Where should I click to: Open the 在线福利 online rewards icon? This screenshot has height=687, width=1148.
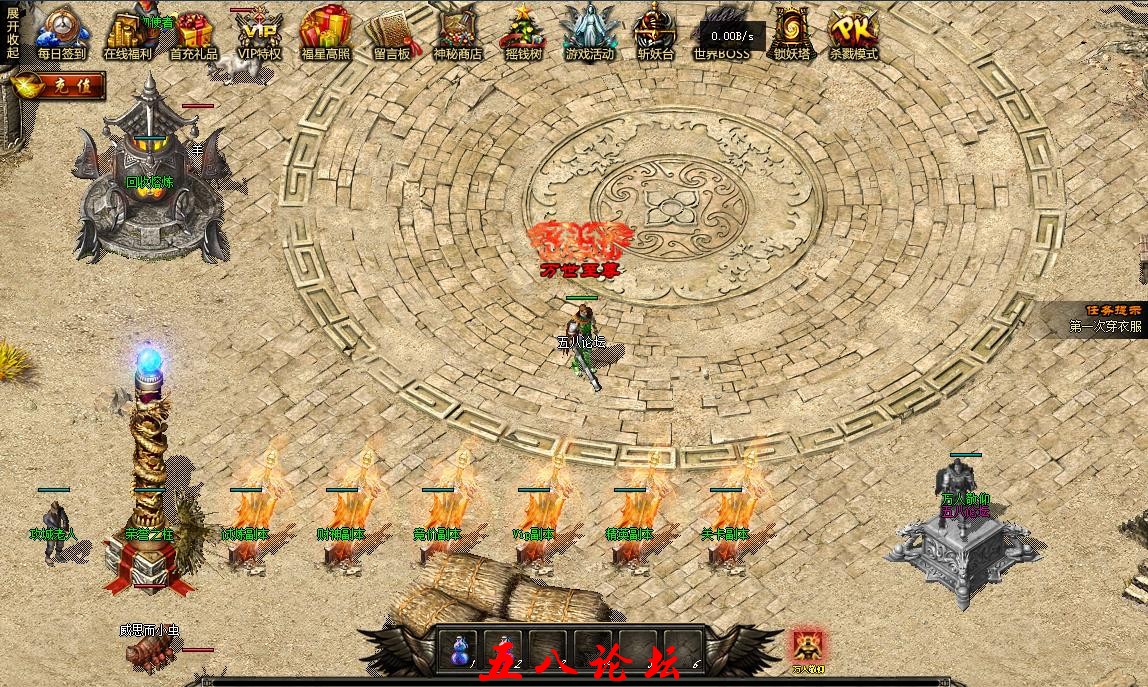point(127,32)
